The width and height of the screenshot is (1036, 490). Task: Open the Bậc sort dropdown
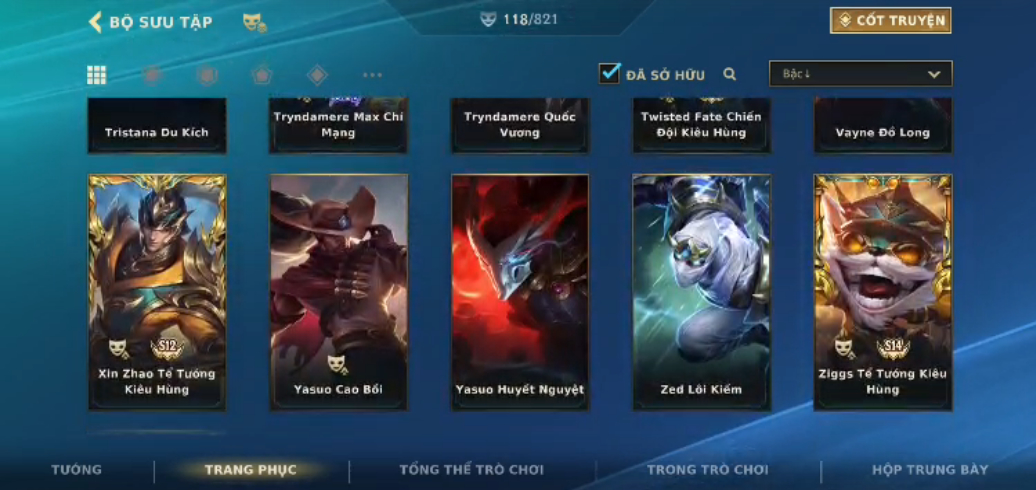860,74
